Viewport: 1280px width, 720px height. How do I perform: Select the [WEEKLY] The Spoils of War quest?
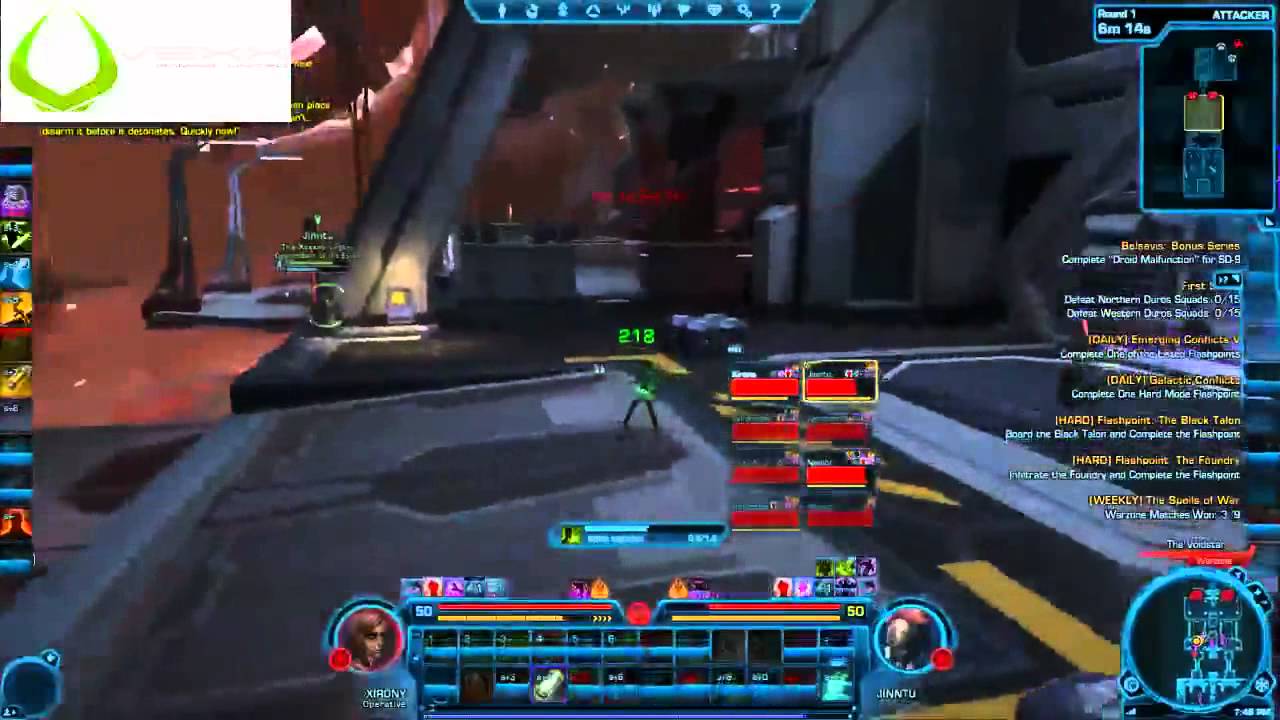(1163, 501)
